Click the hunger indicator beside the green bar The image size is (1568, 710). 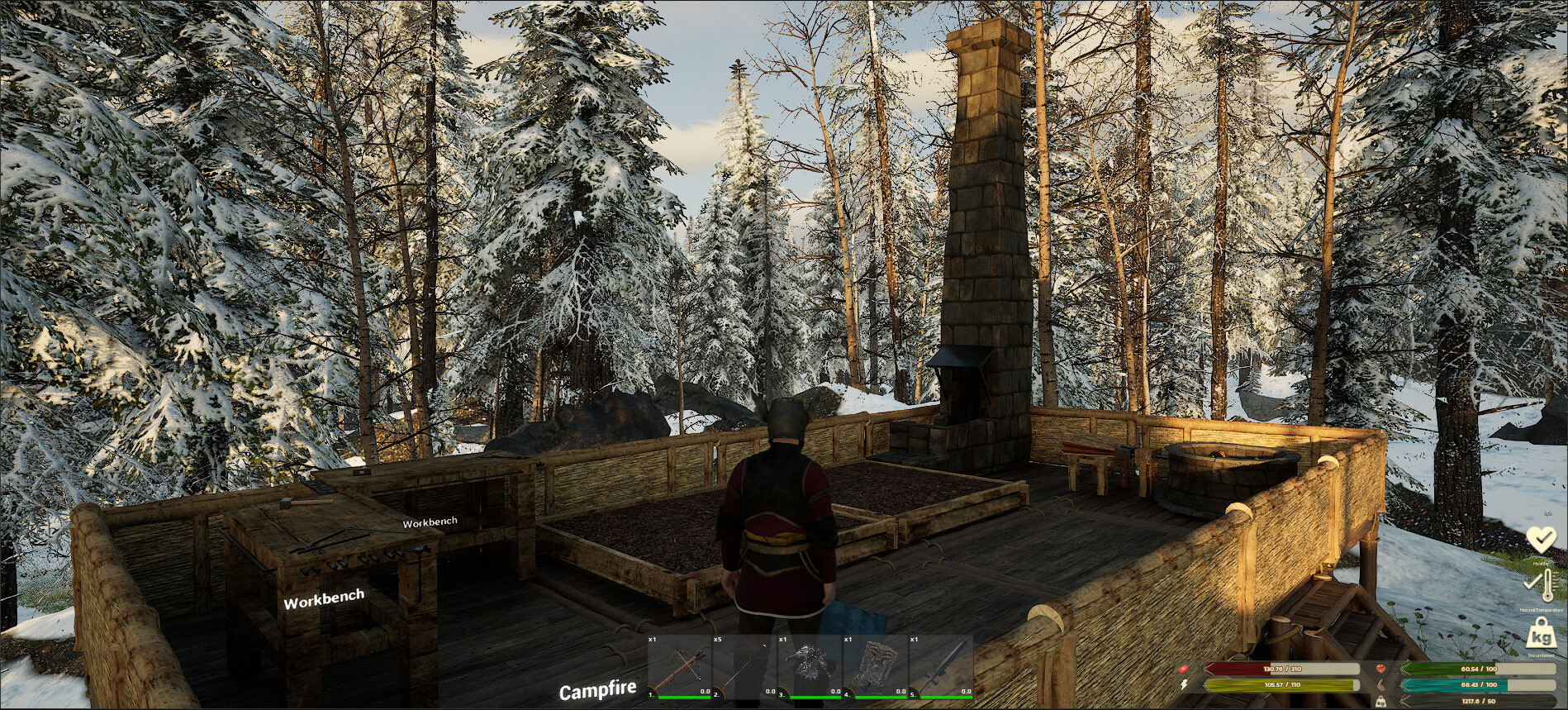point(1380,669)
